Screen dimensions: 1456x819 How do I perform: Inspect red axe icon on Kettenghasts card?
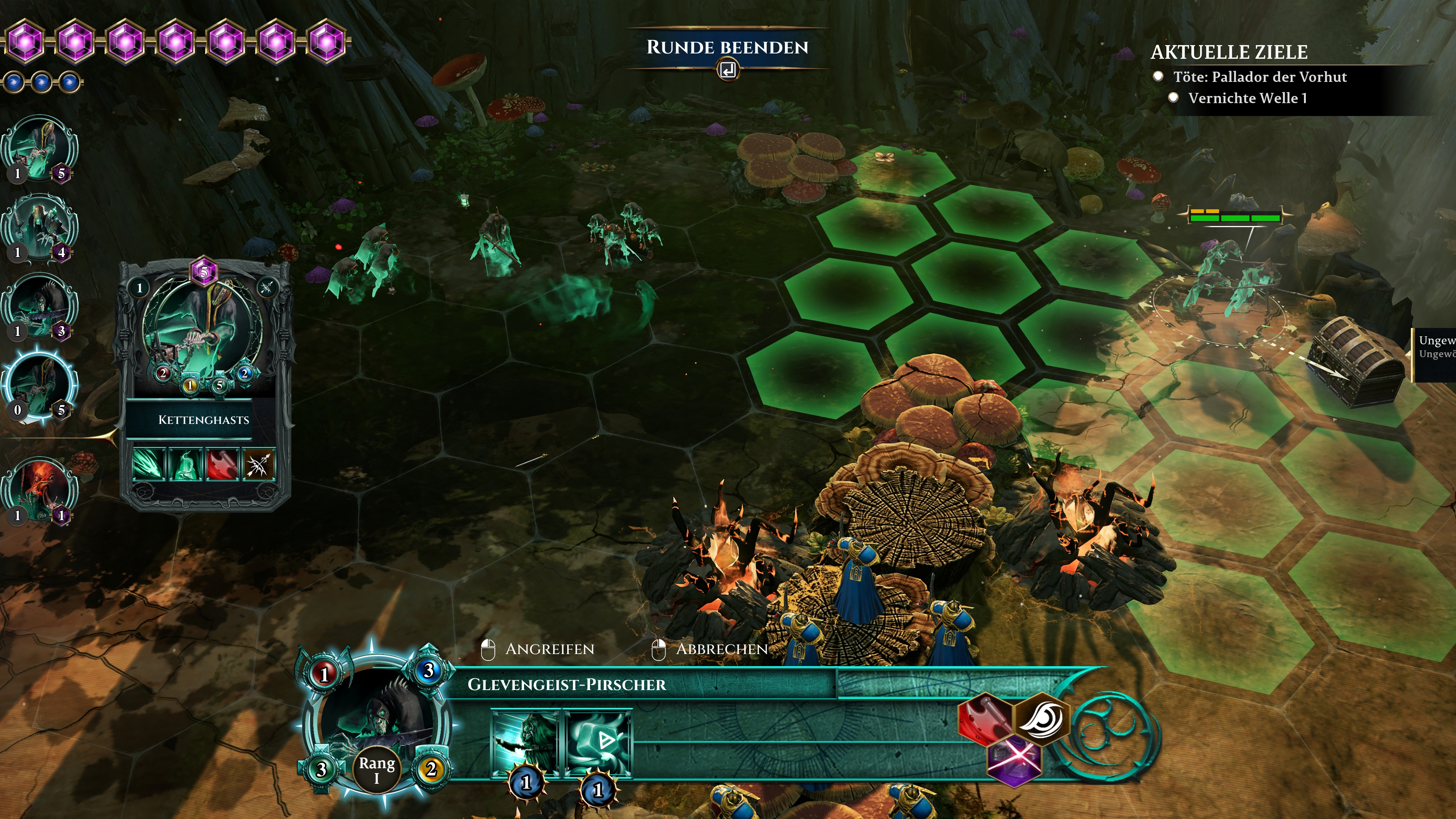222,464
